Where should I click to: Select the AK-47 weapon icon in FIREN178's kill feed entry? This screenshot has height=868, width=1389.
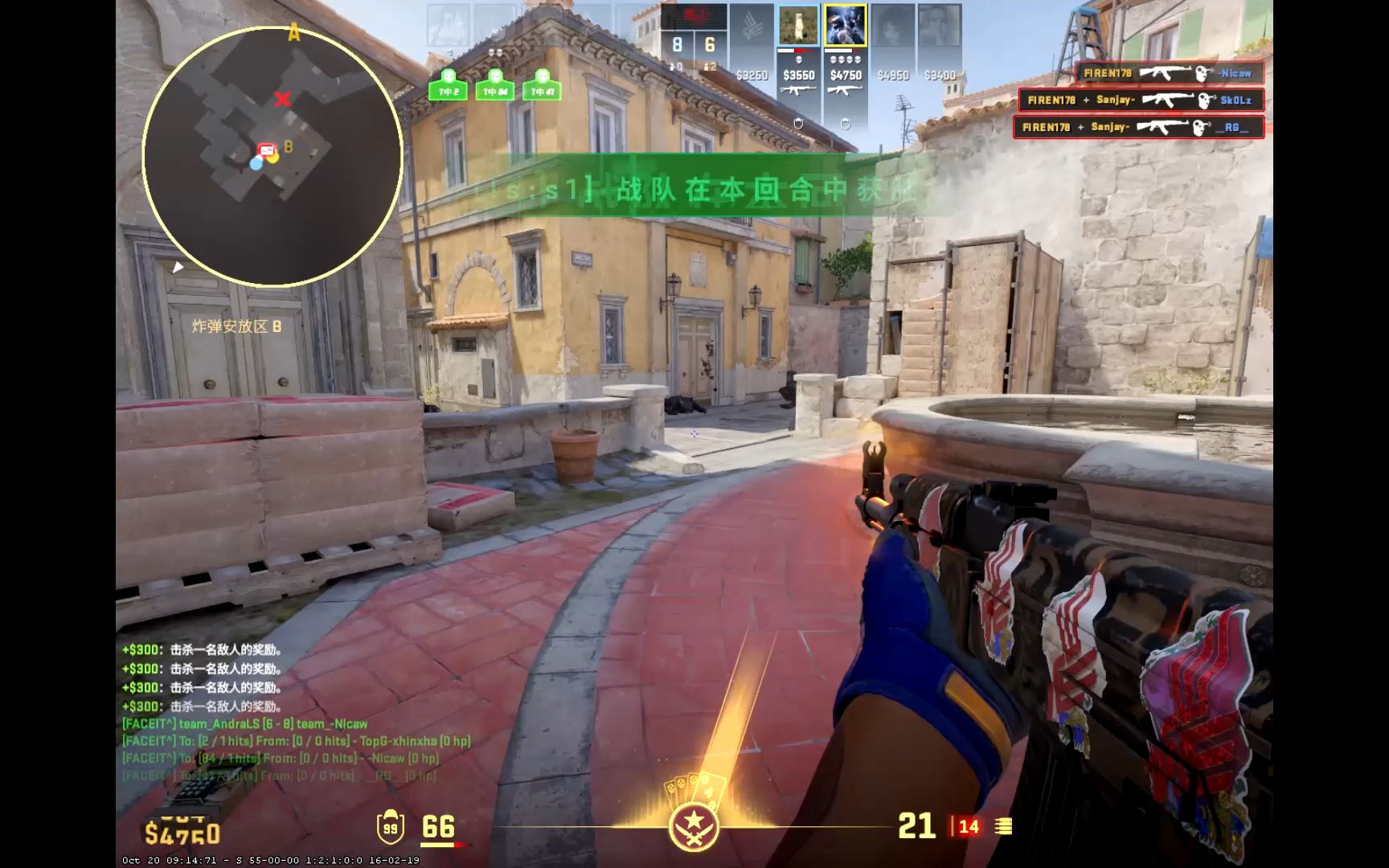click(x=1165, y=73)
